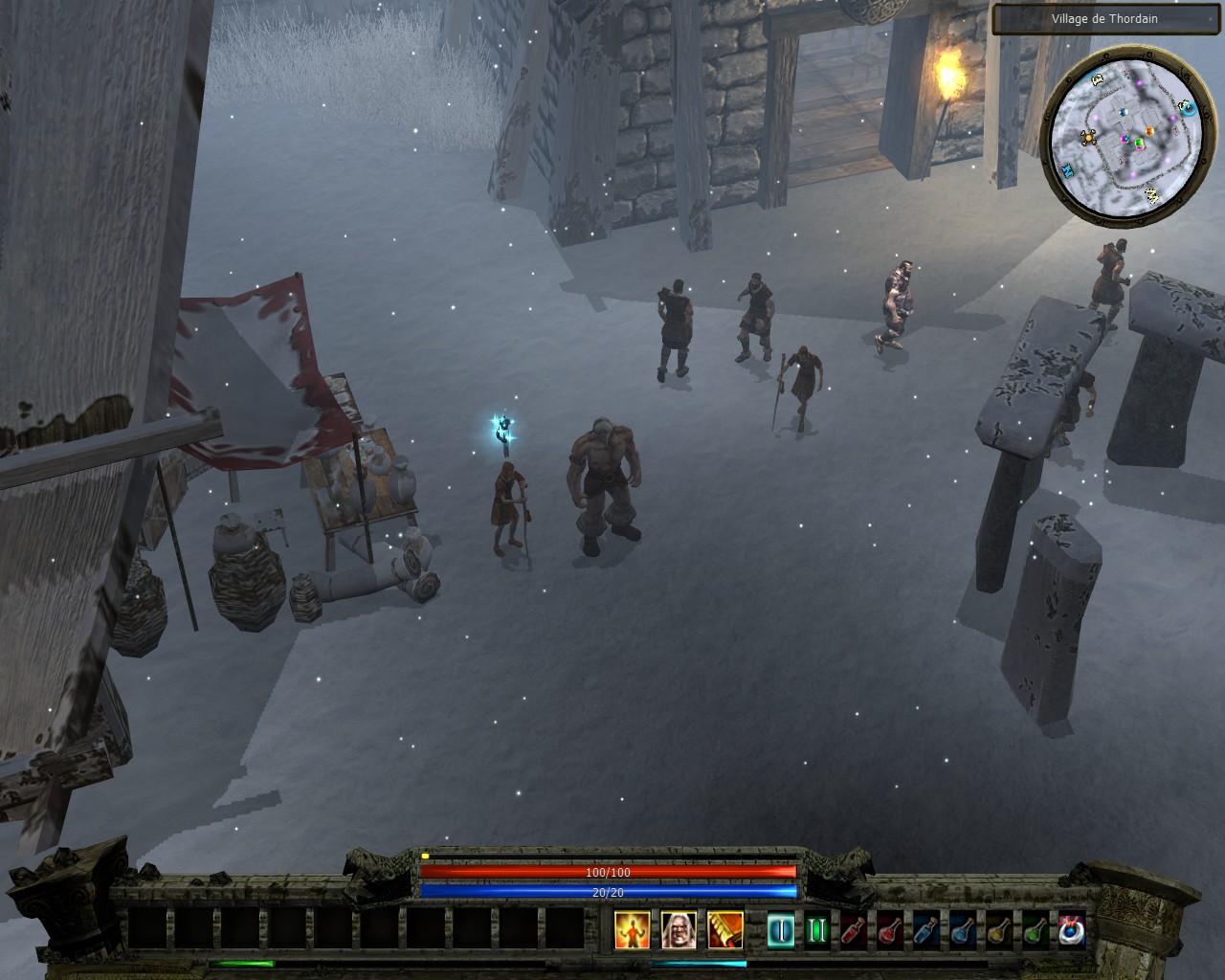The height and width of the screenshot is (980, 1225).
Task: Select the blue ring marker on the minimap
Action: [1189, 108]
